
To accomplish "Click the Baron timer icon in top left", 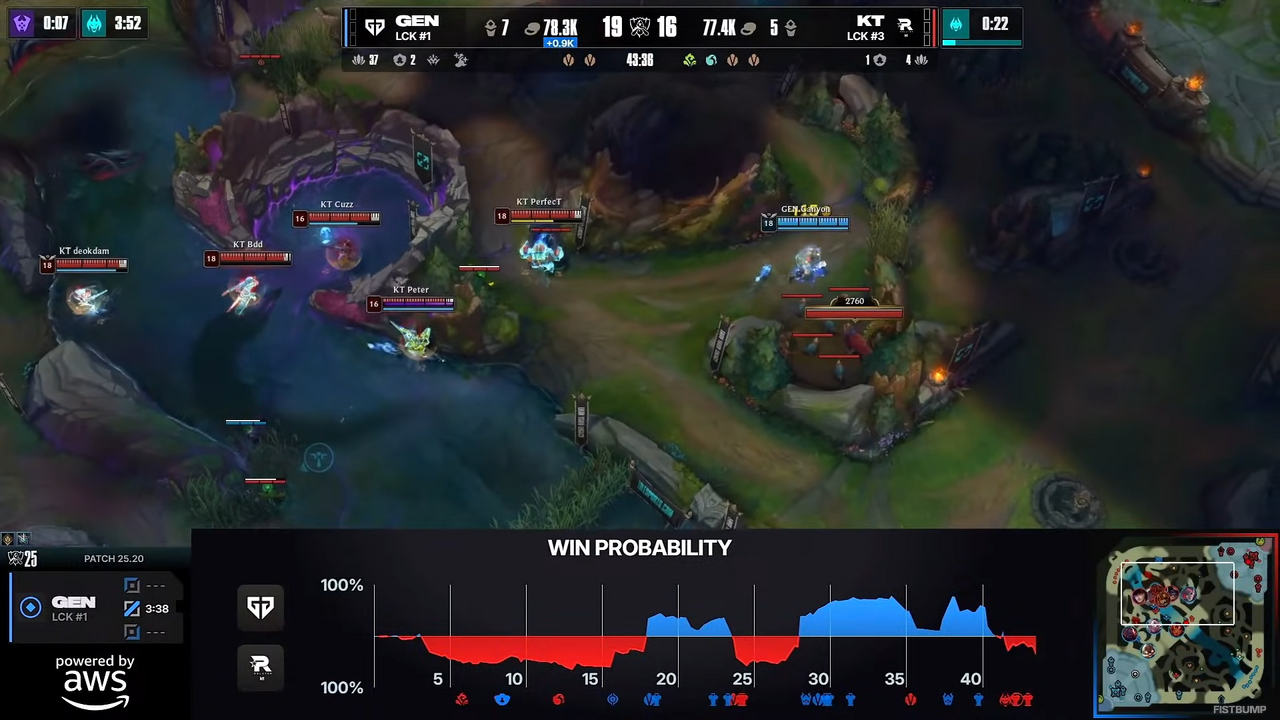I will point(22,23).
